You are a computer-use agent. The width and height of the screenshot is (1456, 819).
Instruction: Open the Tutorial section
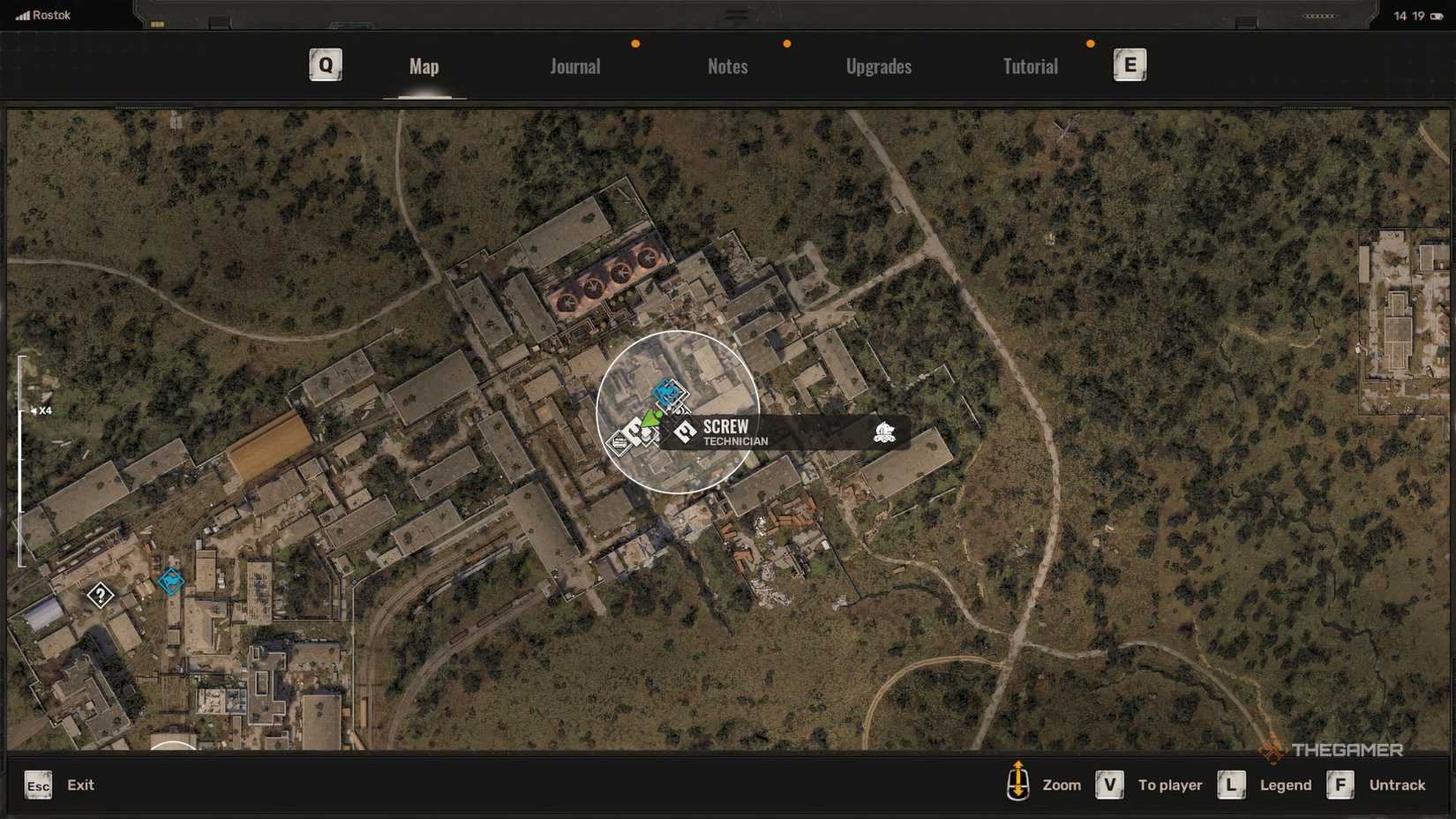(1029, 66)
